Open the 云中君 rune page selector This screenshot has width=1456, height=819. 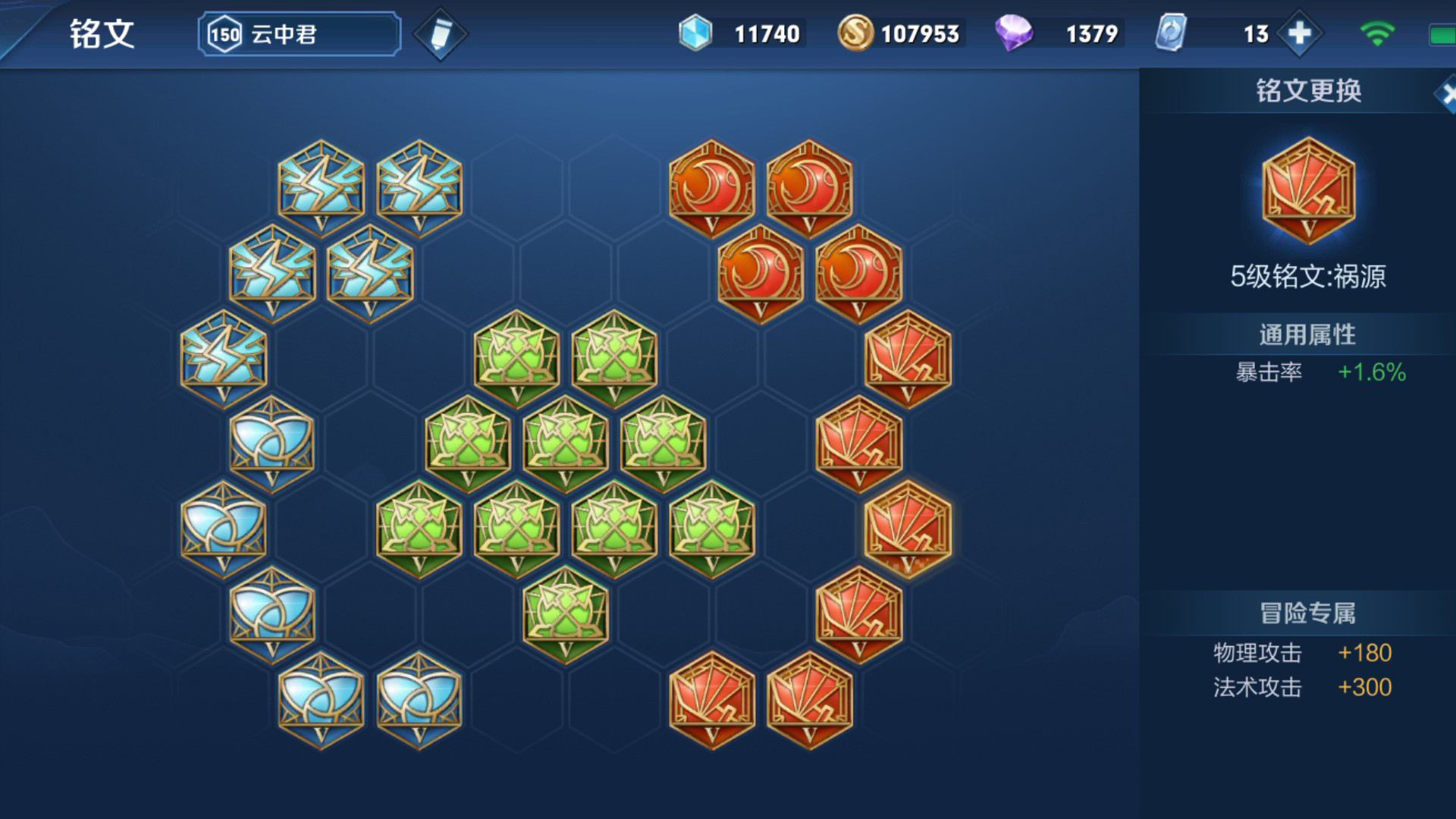(300, 34)
